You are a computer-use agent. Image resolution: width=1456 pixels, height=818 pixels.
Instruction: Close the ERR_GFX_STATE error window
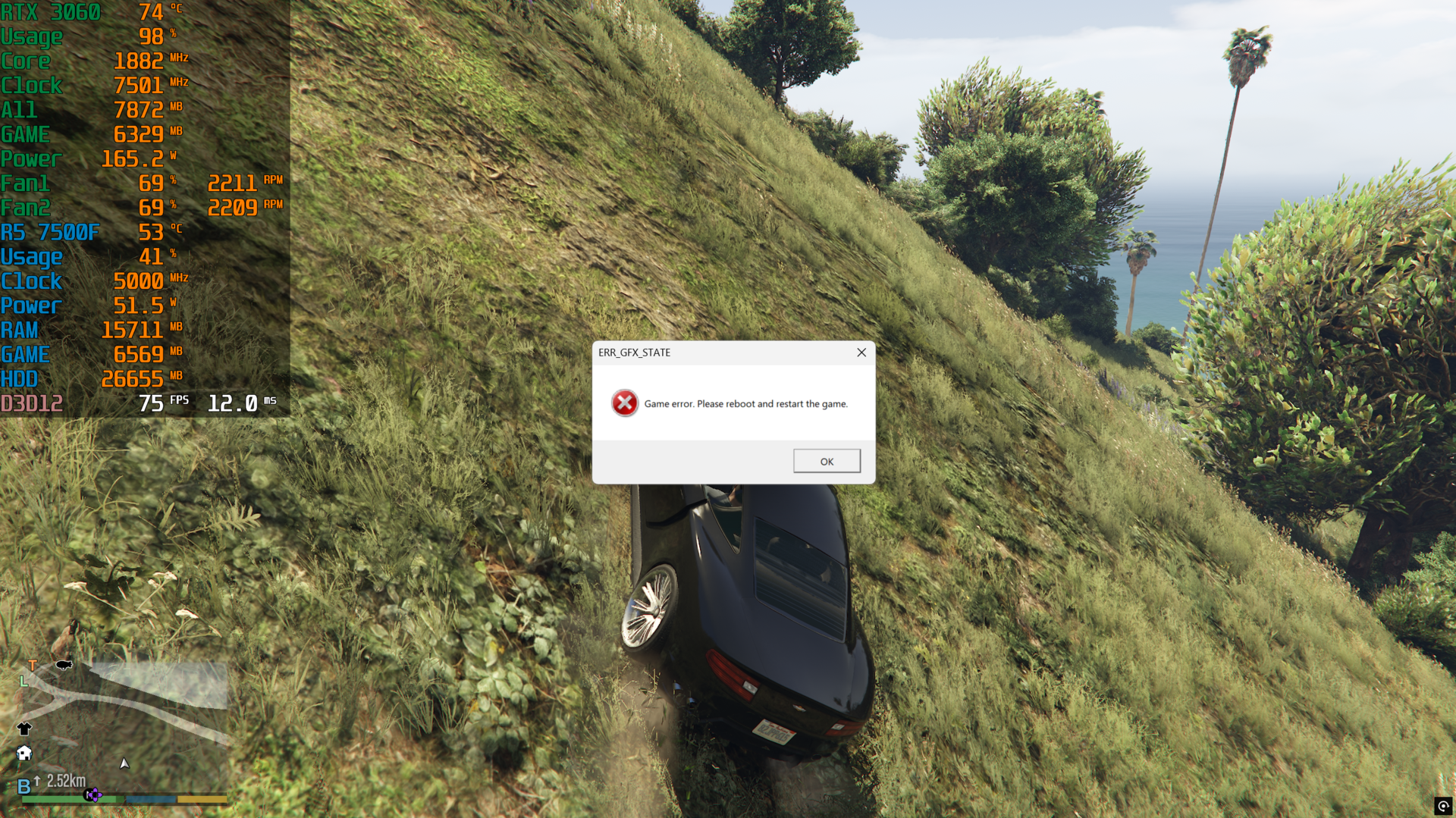861,353
